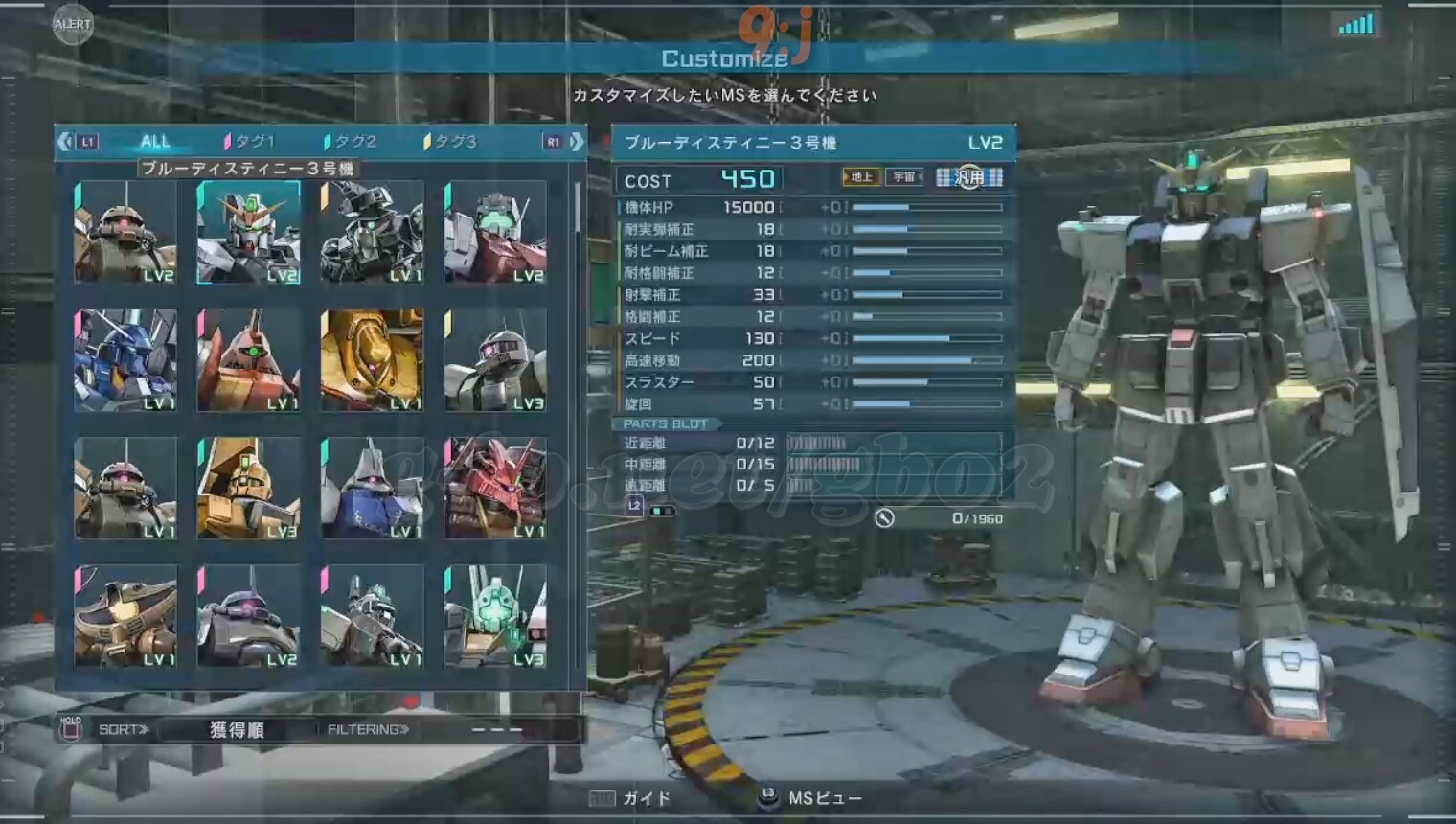The height and width of the screenshot is (824, 1456).
Task: Click the ALERT icon
Action: click(73, 25)
